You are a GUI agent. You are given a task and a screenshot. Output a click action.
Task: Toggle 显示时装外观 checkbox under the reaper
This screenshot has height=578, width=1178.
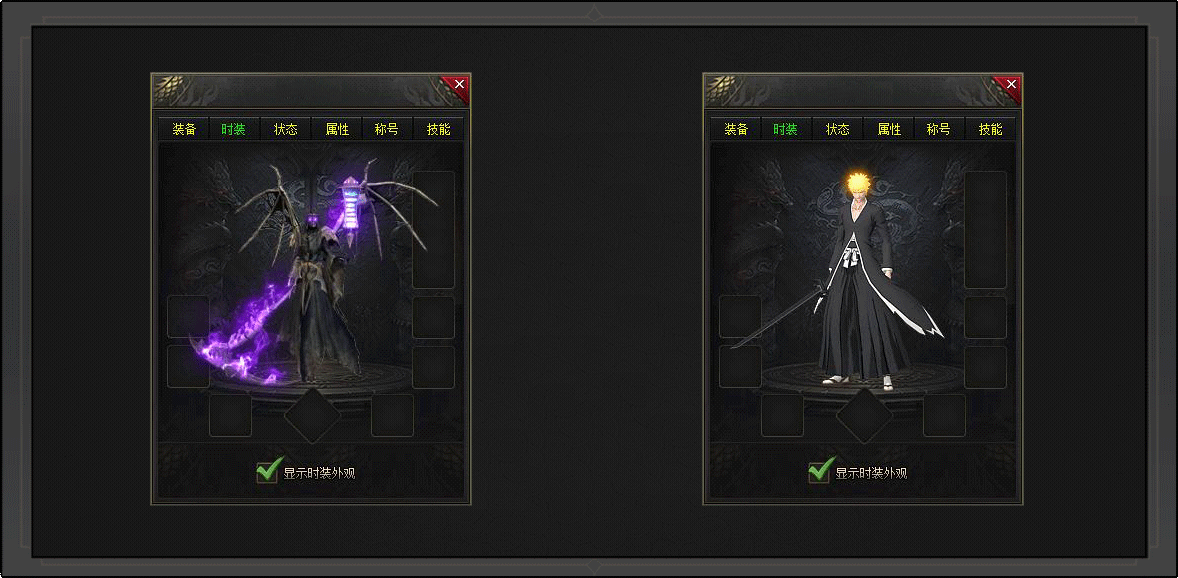click(x=267, y=471)
